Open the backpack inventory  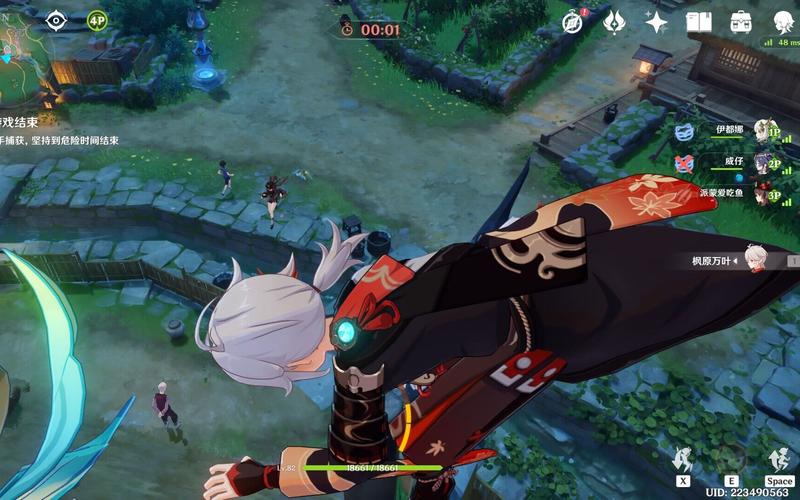point(741,22)
